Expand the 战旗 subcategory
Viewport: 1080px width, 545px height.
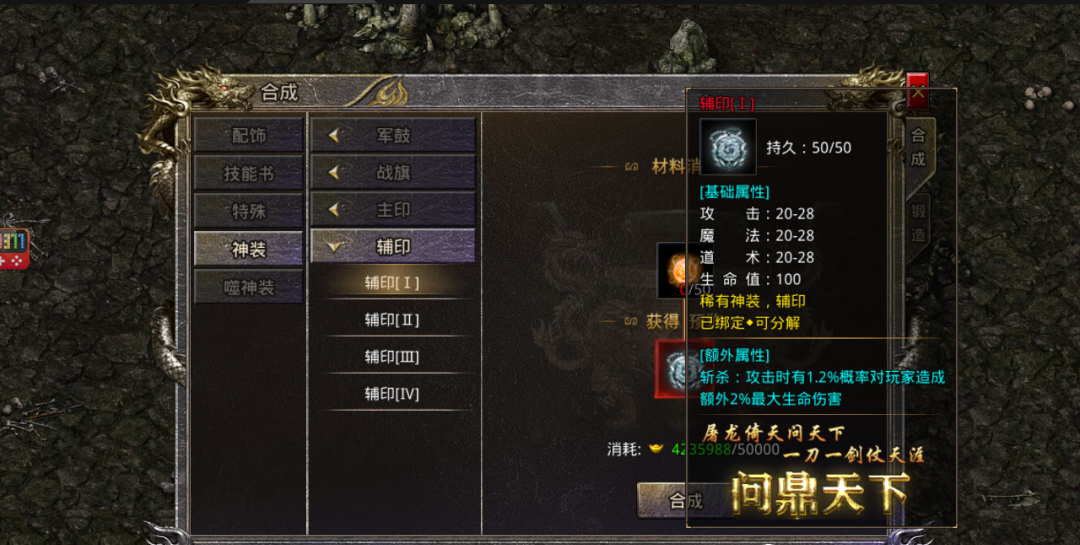[392, 172]
